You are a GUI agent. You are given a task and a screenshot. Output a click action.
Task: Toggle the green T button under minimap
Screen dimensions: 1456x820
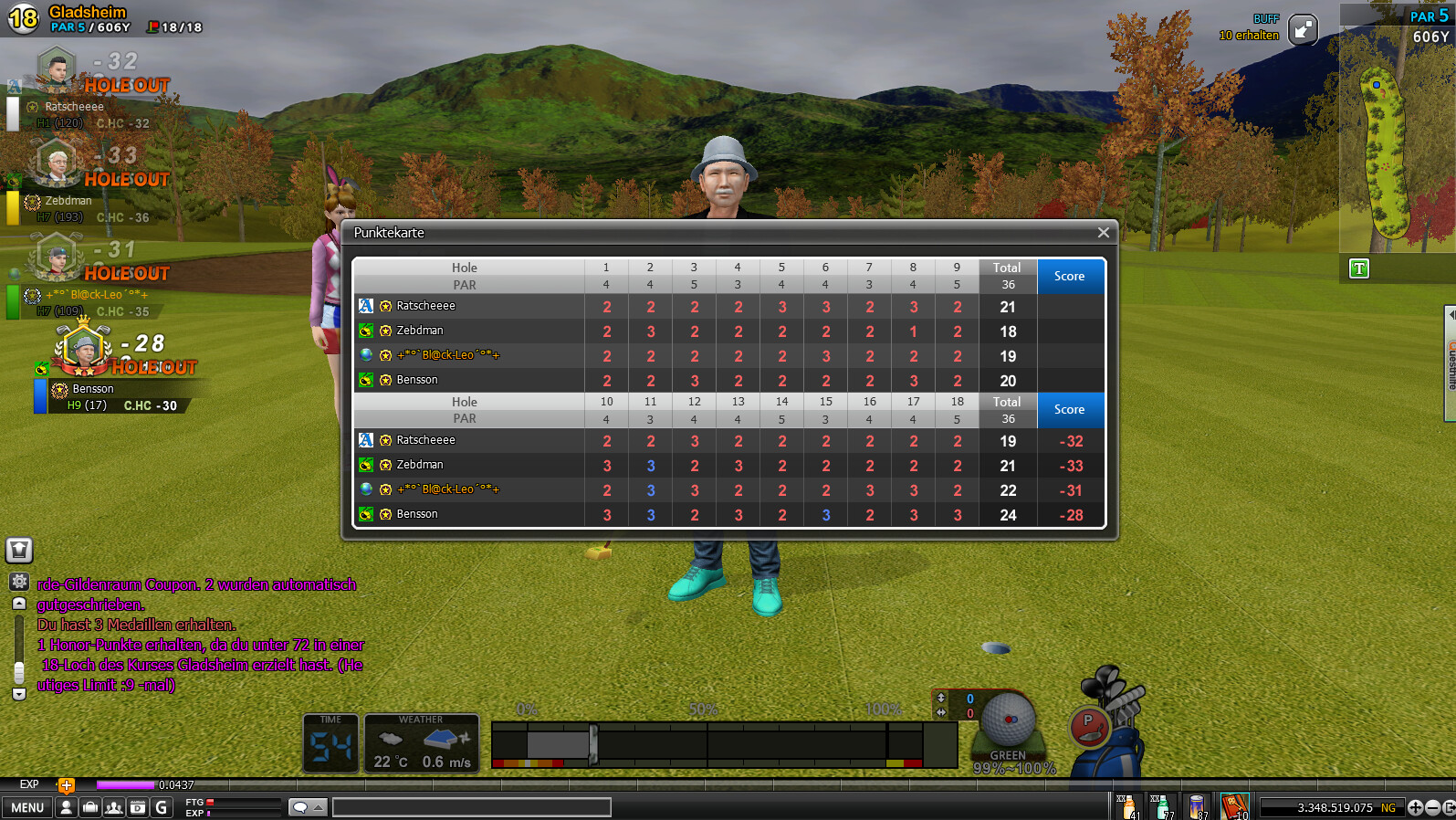(1359, 268)
